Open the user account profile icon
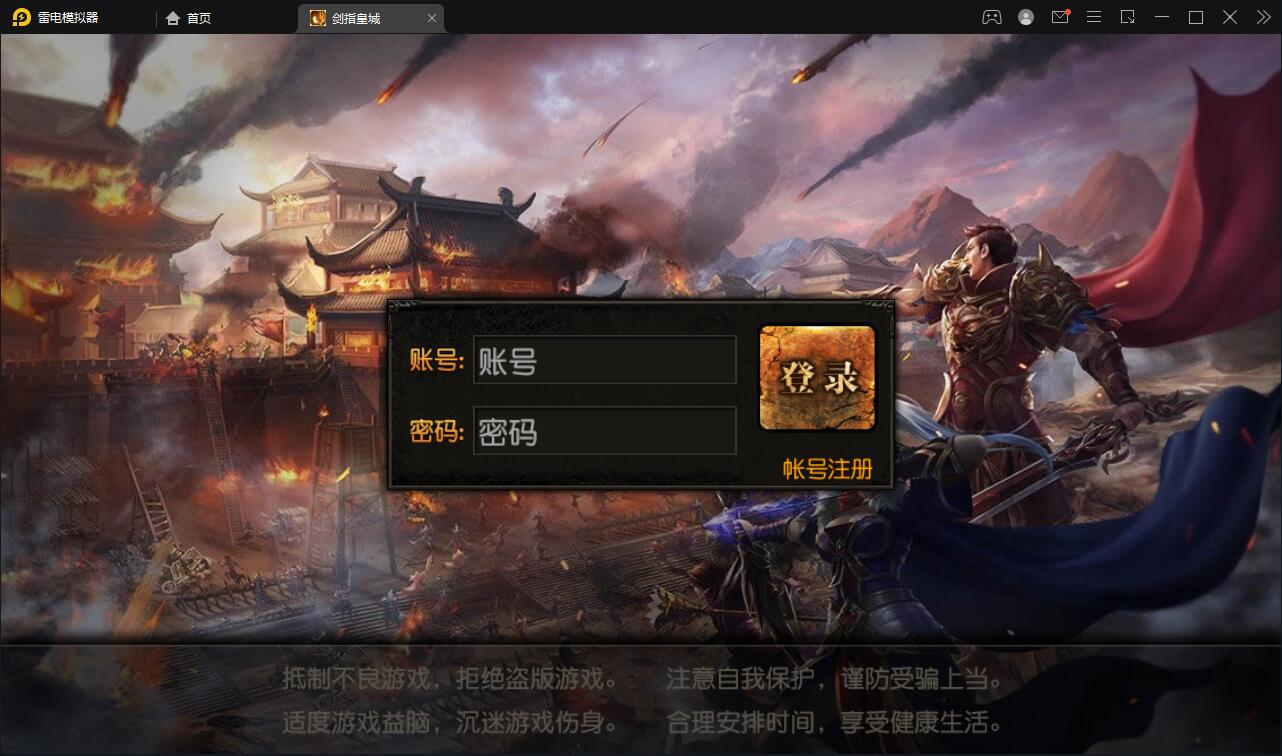 [x=1024, y=17]
